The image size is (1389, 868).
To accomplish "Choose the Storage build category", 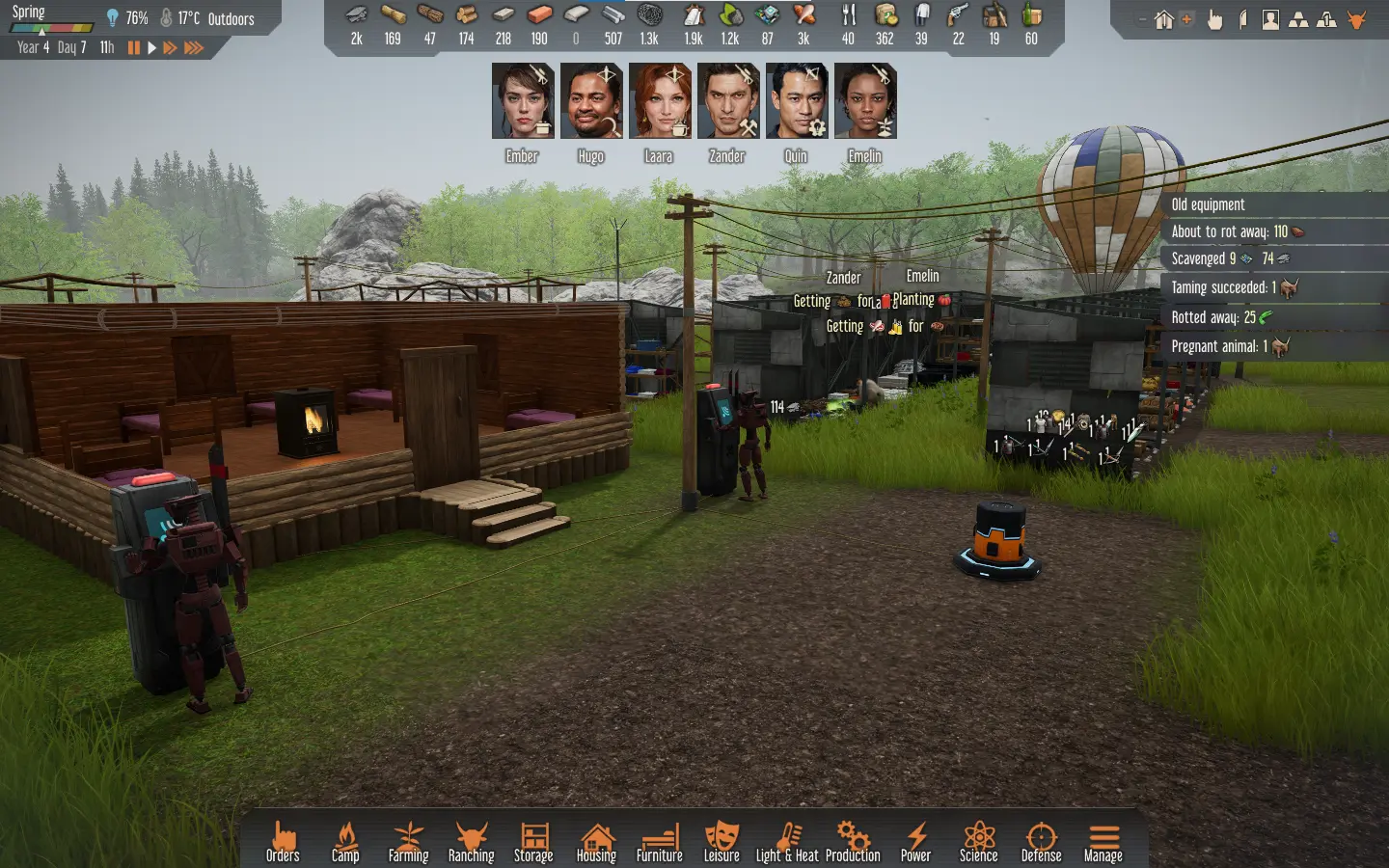I will 533,841.
